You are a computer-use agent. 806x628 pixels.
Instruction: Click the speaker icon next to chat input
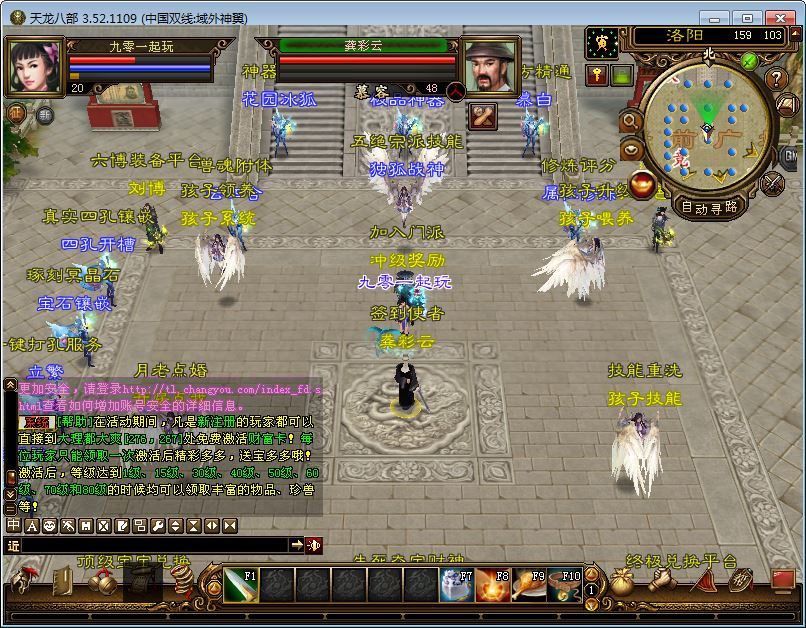314,545
